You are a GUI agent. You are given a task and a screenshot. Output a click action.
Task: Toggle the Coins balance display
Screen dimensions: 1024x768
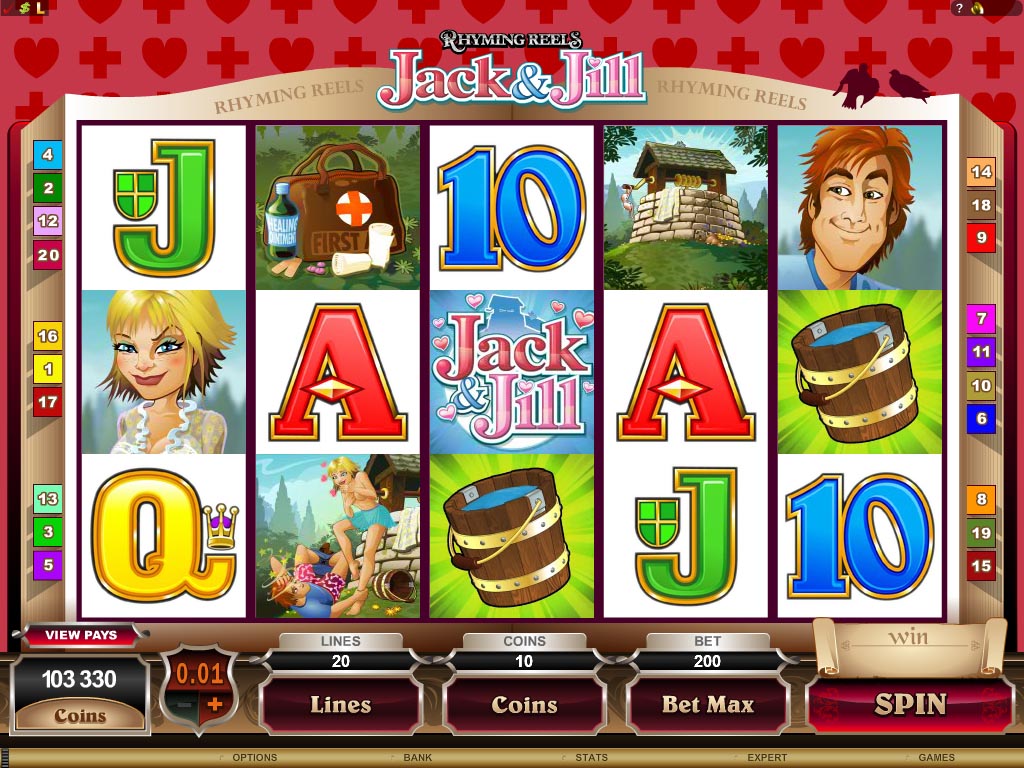(80, 715)
